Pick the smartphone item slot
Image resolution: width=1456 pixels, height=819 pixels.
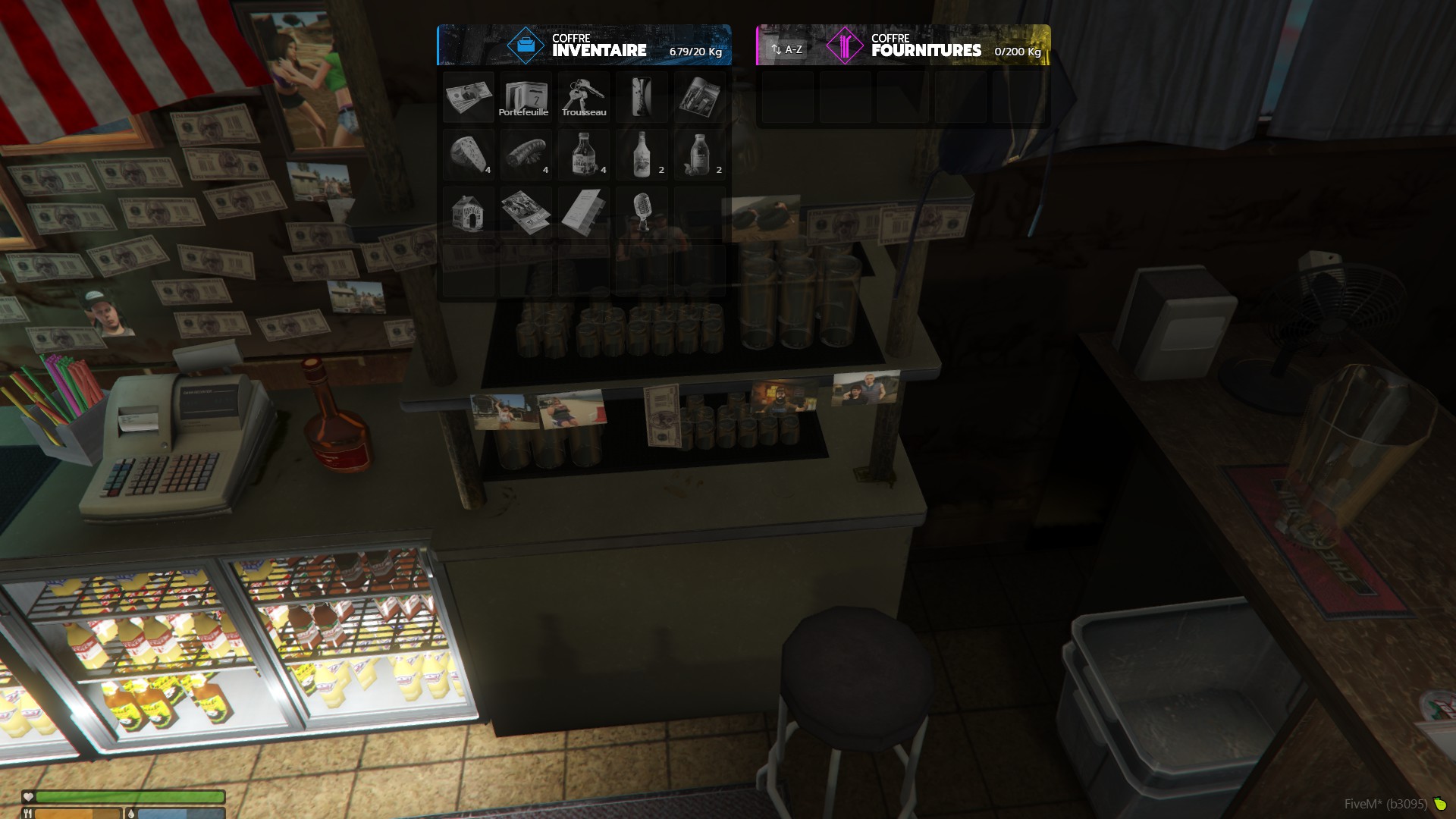coord(642,97)
